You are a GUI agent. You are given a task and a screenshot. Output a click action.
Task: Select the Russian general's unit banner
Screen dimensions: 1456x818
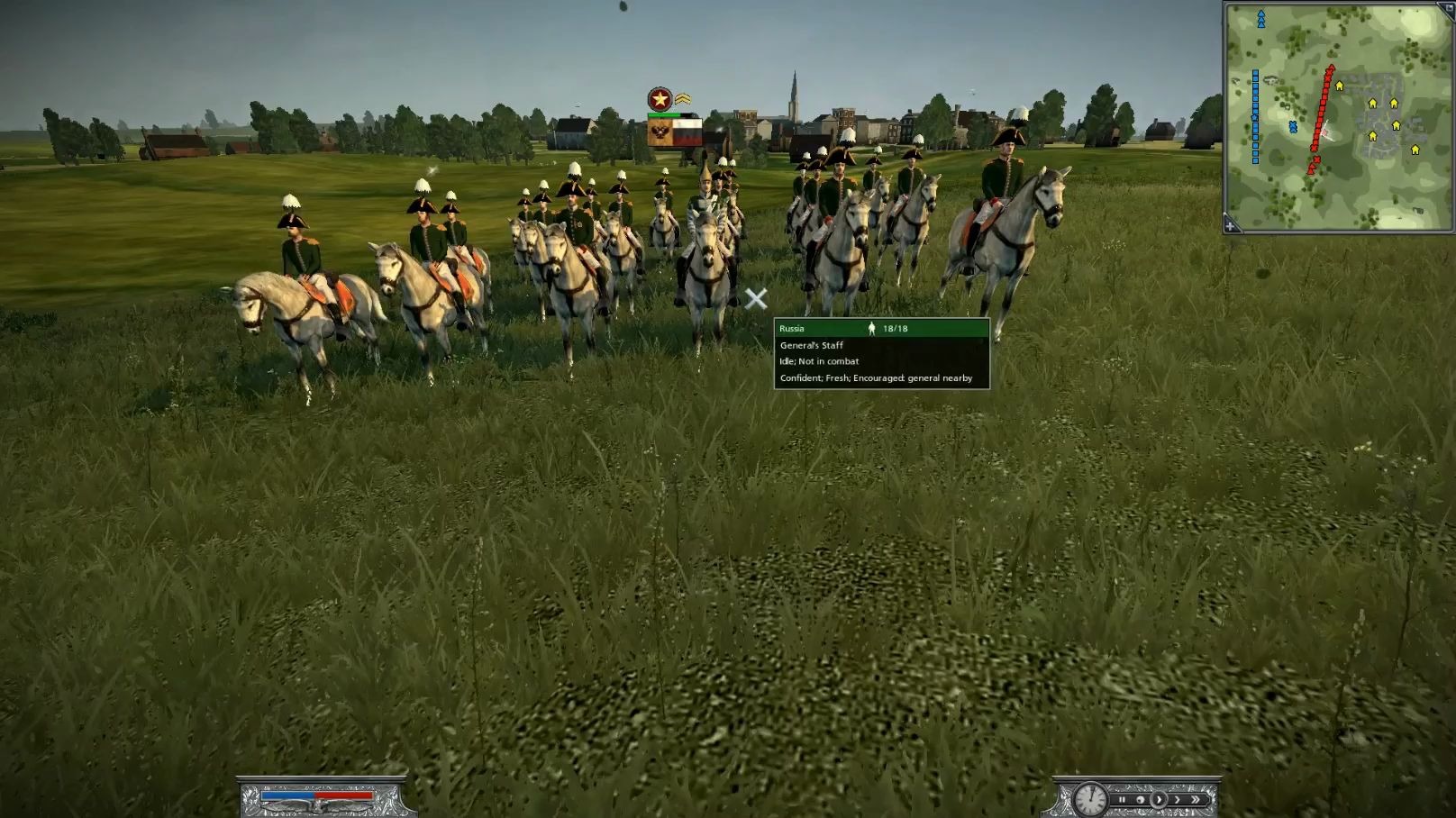pyautogui.click(x=675, y=133)
